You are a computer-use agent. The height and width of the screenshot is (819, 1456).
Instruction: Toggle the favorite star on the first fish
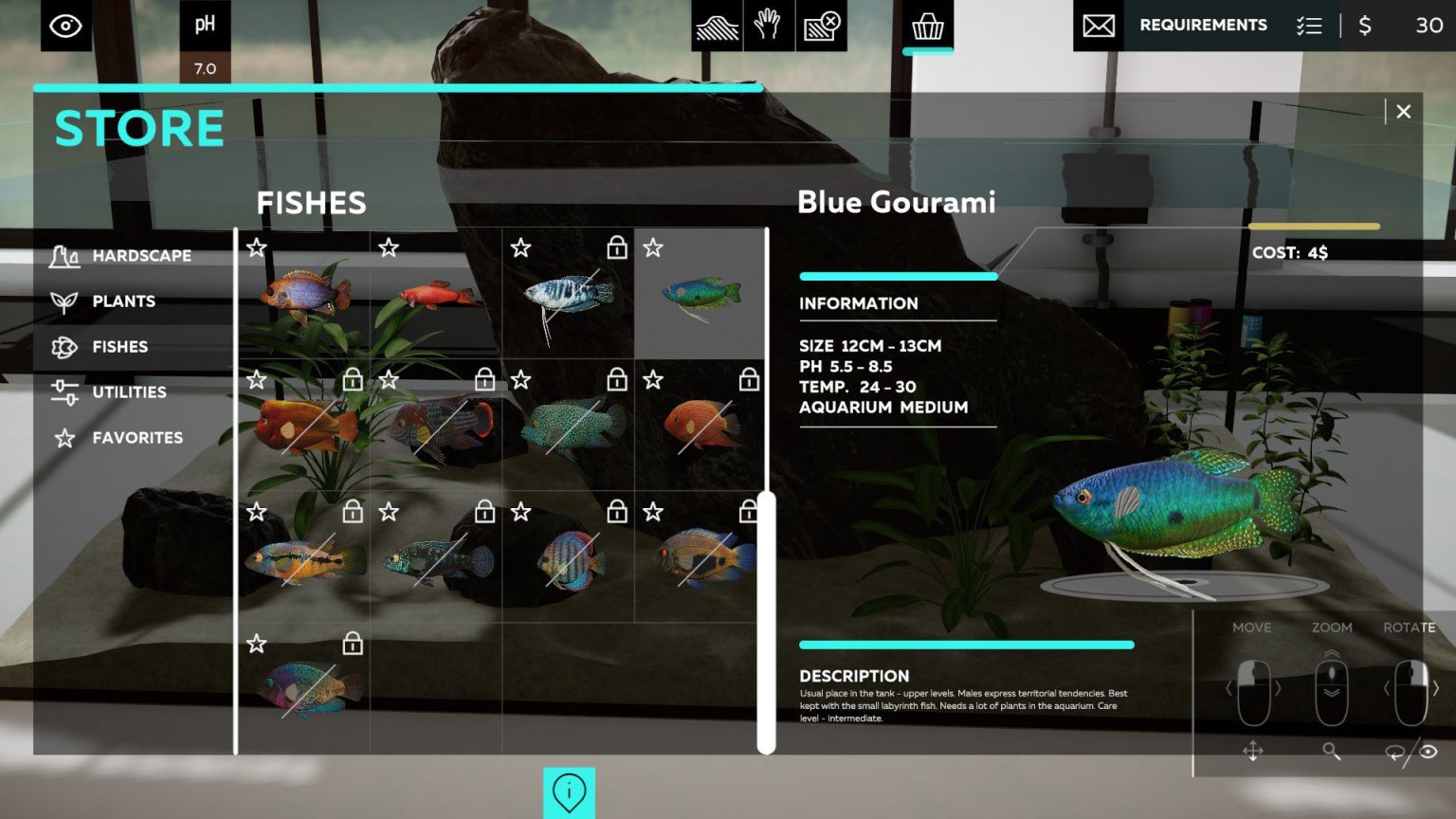pyautogui.click(x=255, y=248)
